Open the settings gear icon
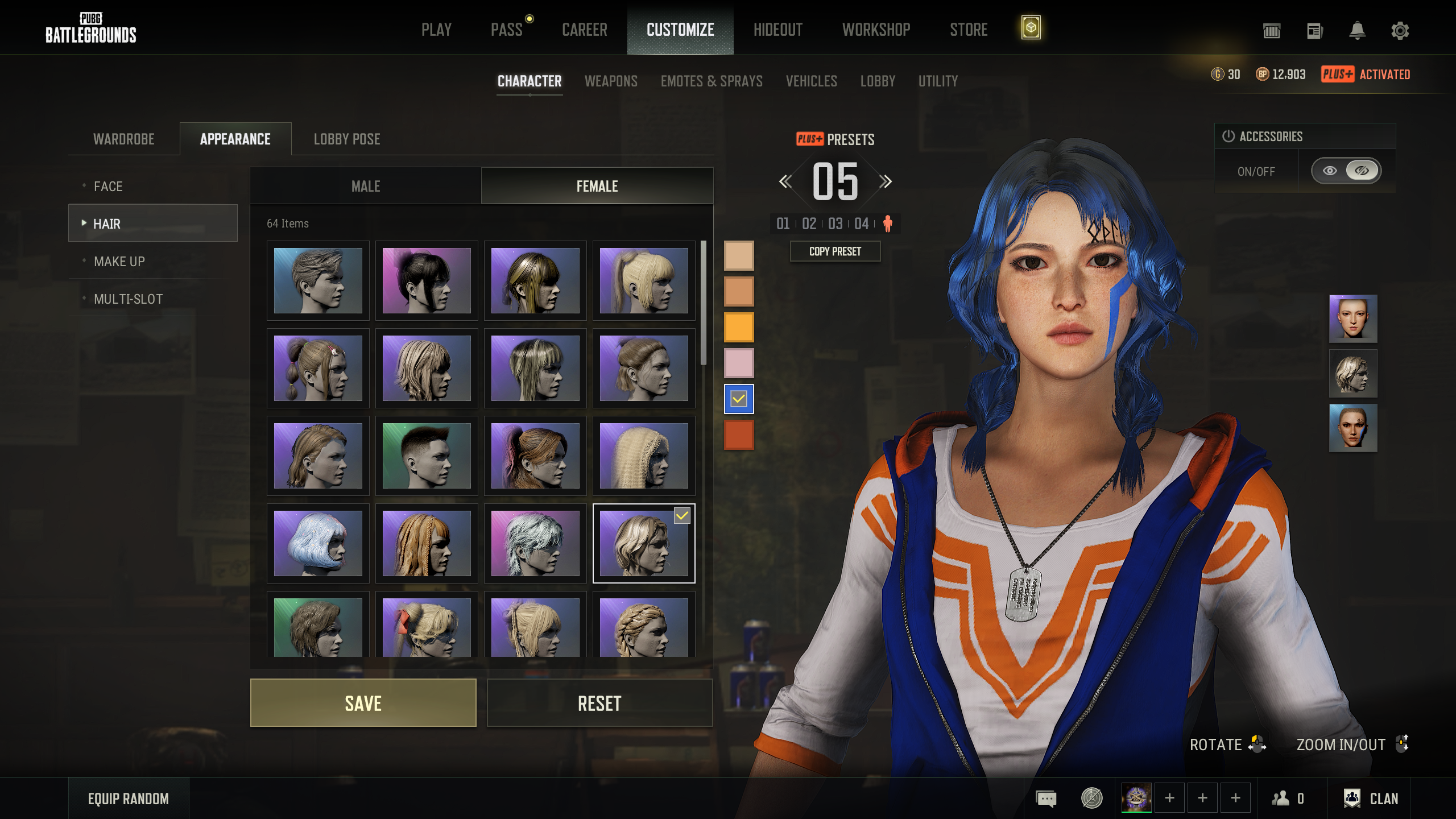The height and width of the screenshot is (819, 1456). click(1400, 31)
